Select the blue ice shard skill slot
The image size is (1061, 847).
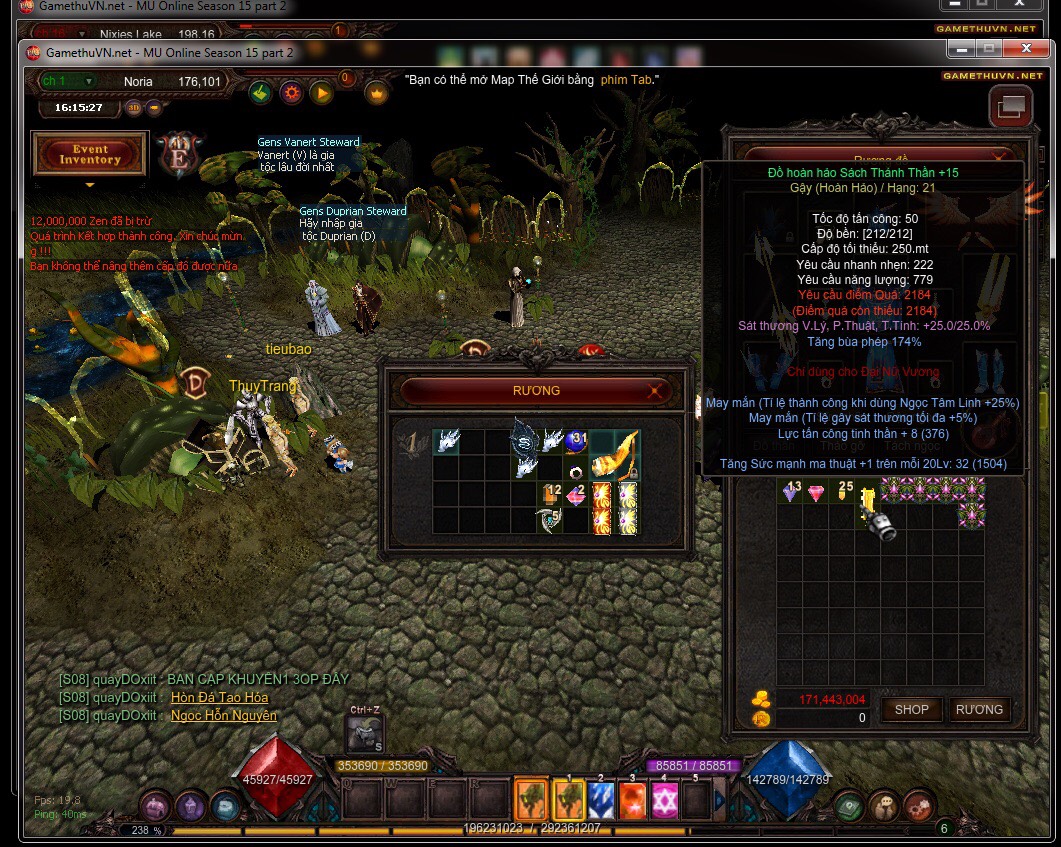600,799
